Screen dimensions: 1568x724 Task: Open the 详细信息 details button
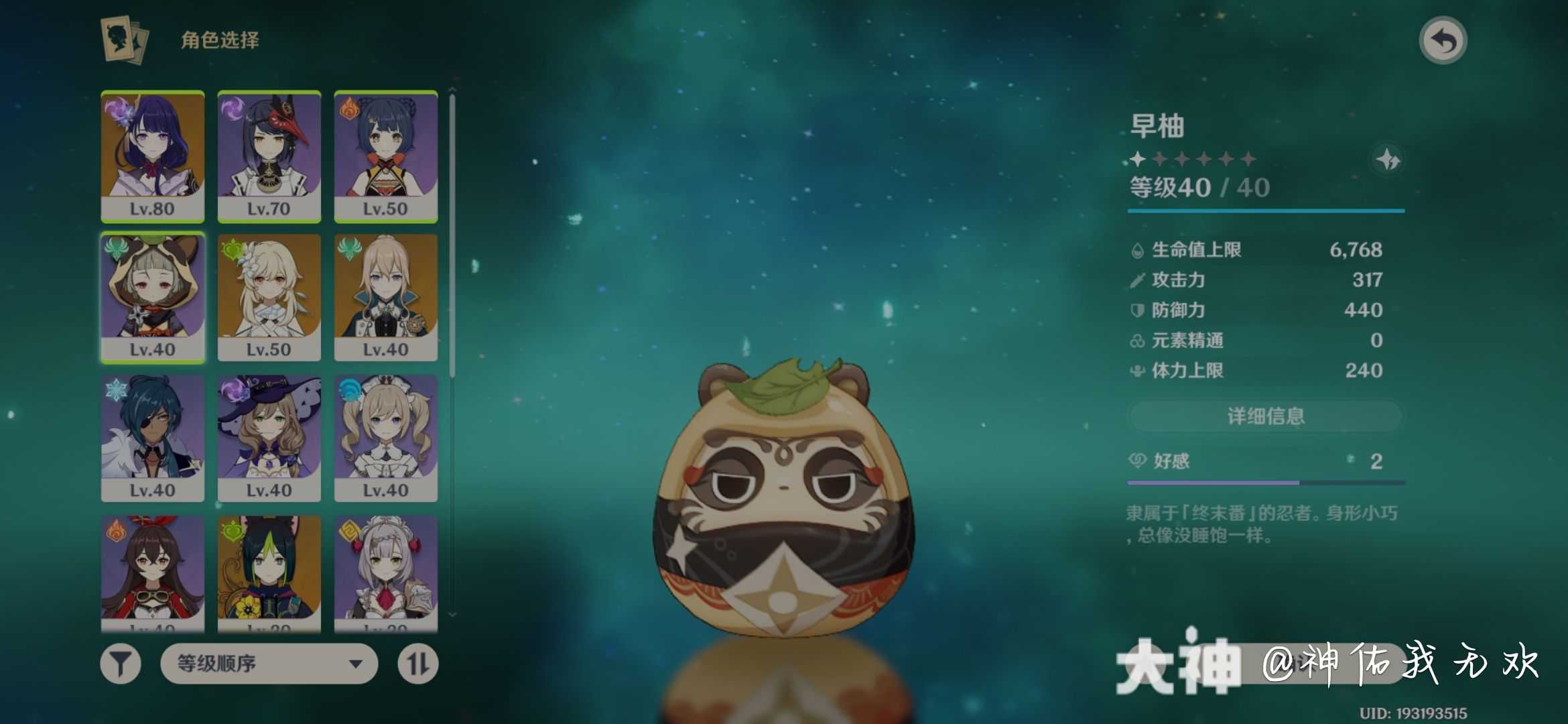pos(1265,416)
